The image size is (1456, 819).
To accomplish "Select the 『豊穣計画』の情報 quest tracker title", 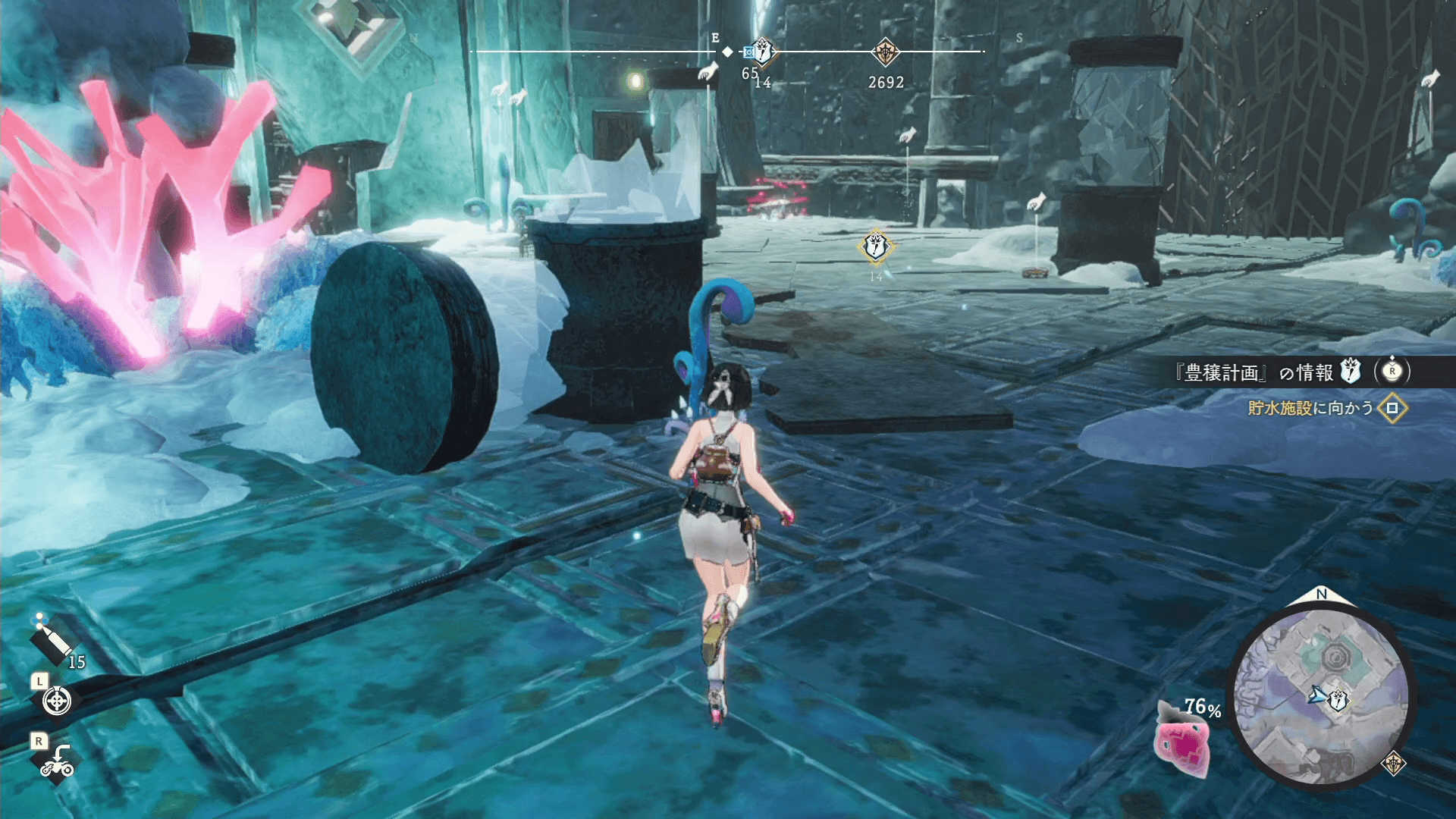I will 1253,372.
